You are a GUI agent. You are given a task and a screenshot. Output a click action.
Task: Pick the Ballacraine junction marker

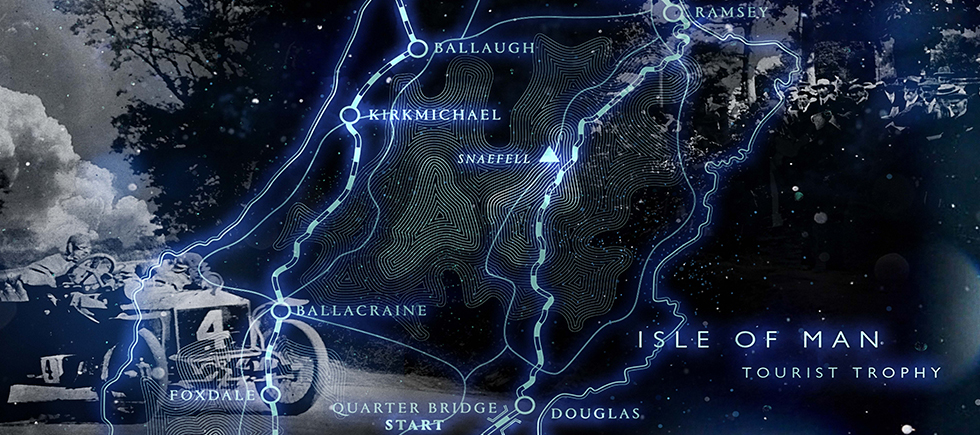point(281,311)
